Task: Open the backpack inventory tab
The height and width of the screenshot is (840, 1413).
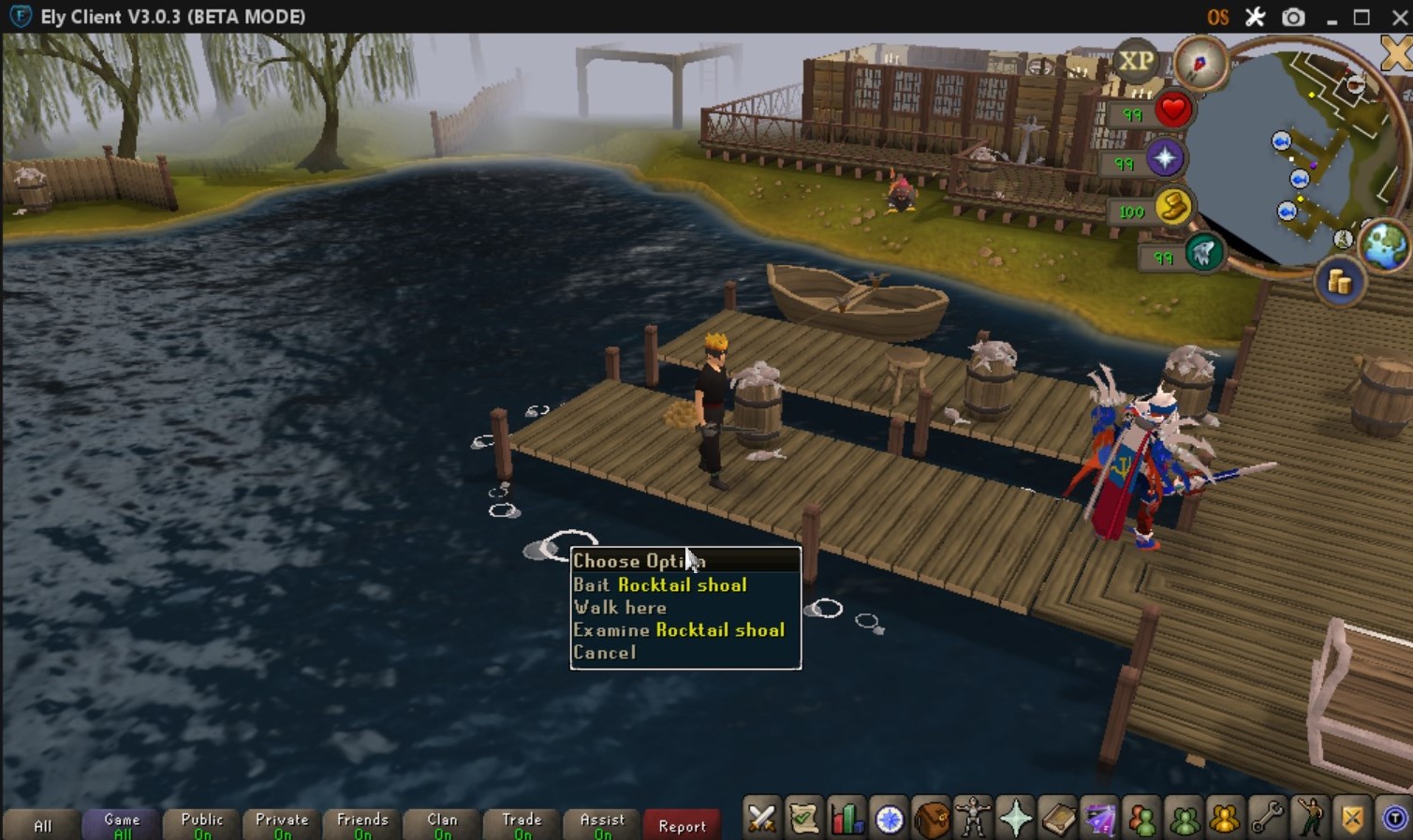Action: tap(932, 820)
